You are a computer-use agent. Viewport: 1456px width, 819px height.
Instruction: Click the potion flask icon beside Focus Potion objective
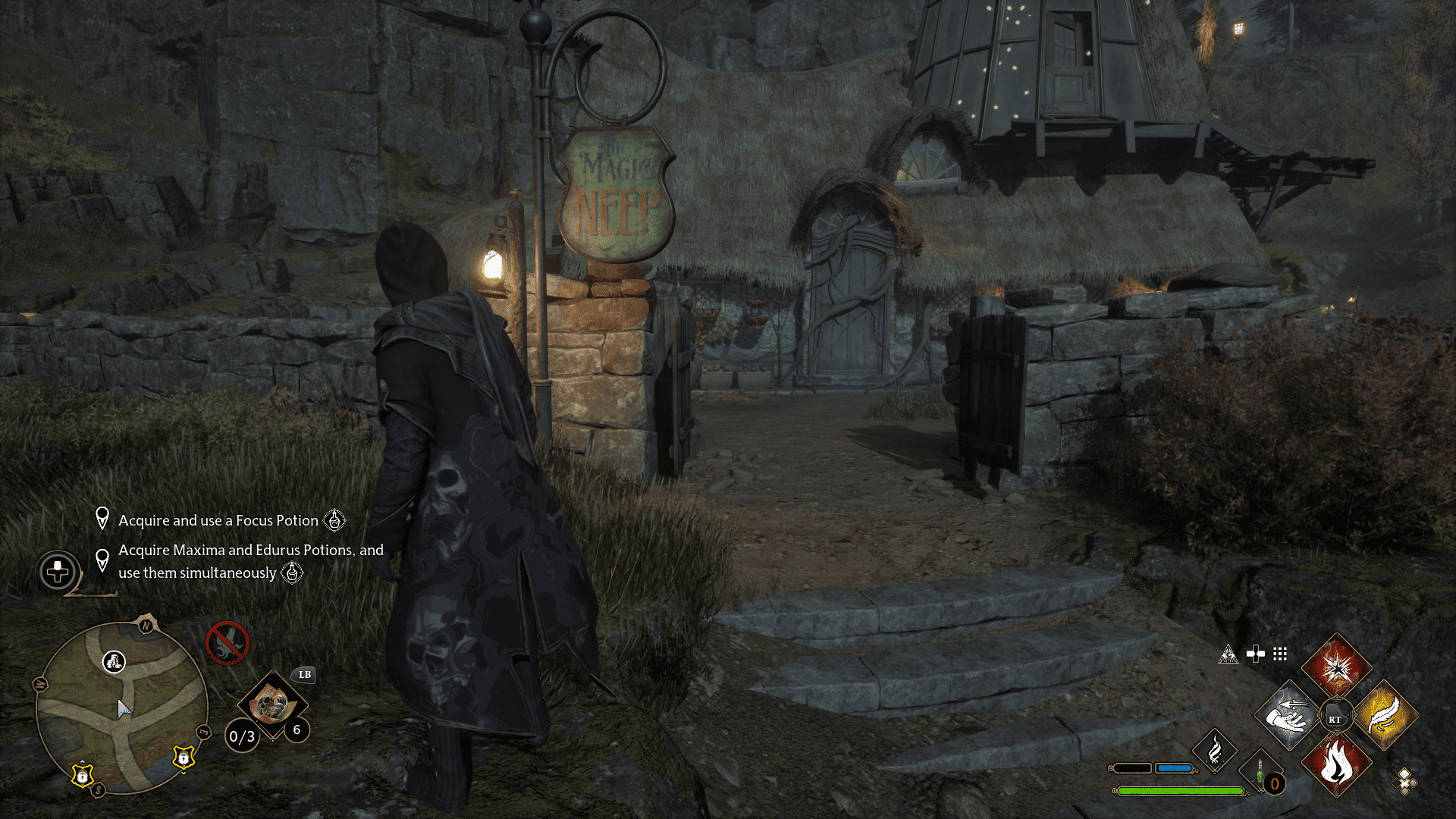[334, 521]
